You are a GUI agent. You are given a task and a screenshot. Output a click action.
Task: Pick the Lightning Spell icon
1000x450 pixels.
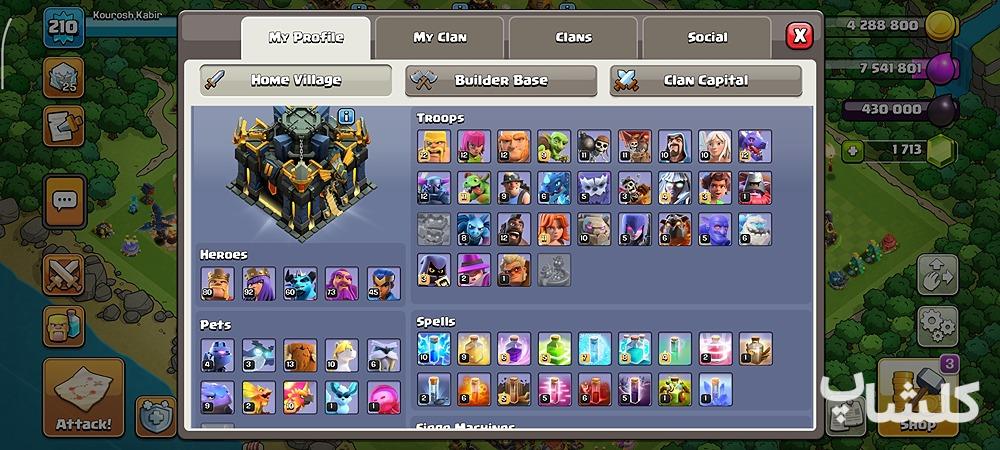[433, 349]
